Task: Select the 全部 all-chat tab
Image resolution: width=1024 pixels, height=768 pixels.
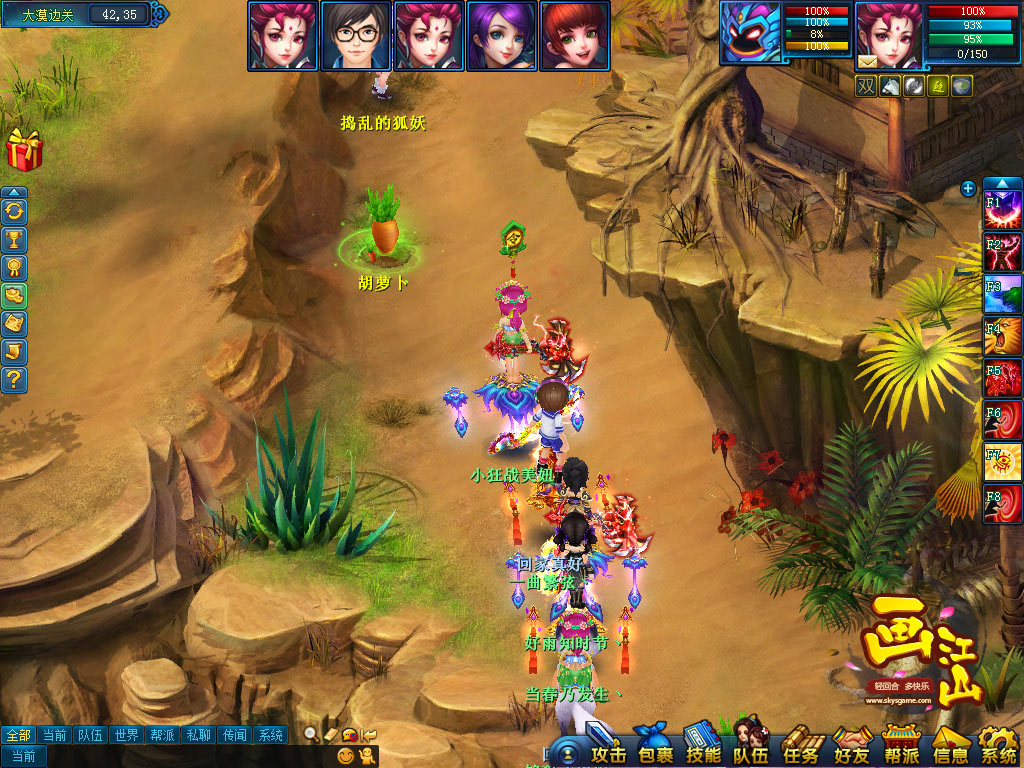Action: 16,735
